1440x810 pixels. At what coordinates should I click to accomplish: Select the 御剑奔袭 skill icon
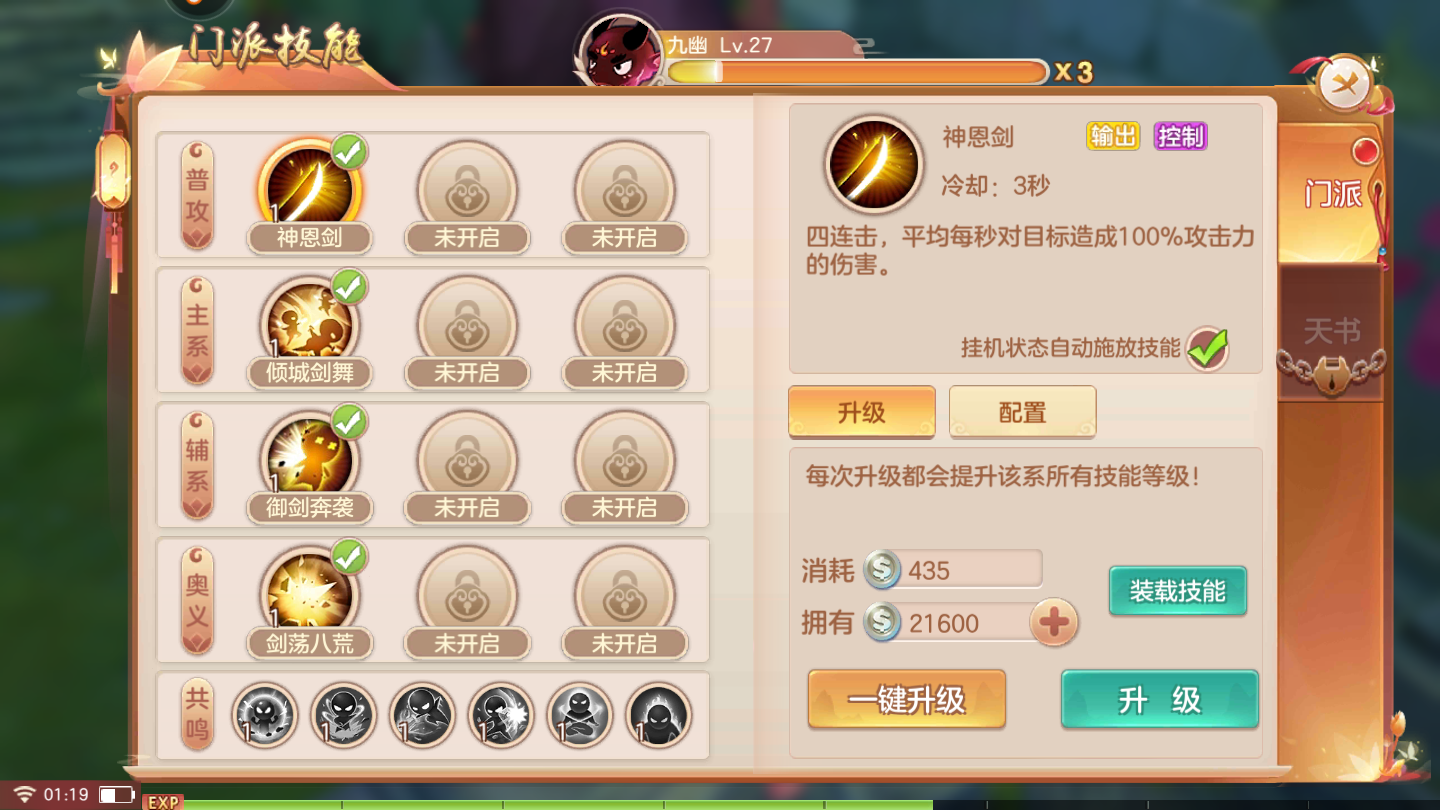tap(310, 457)
